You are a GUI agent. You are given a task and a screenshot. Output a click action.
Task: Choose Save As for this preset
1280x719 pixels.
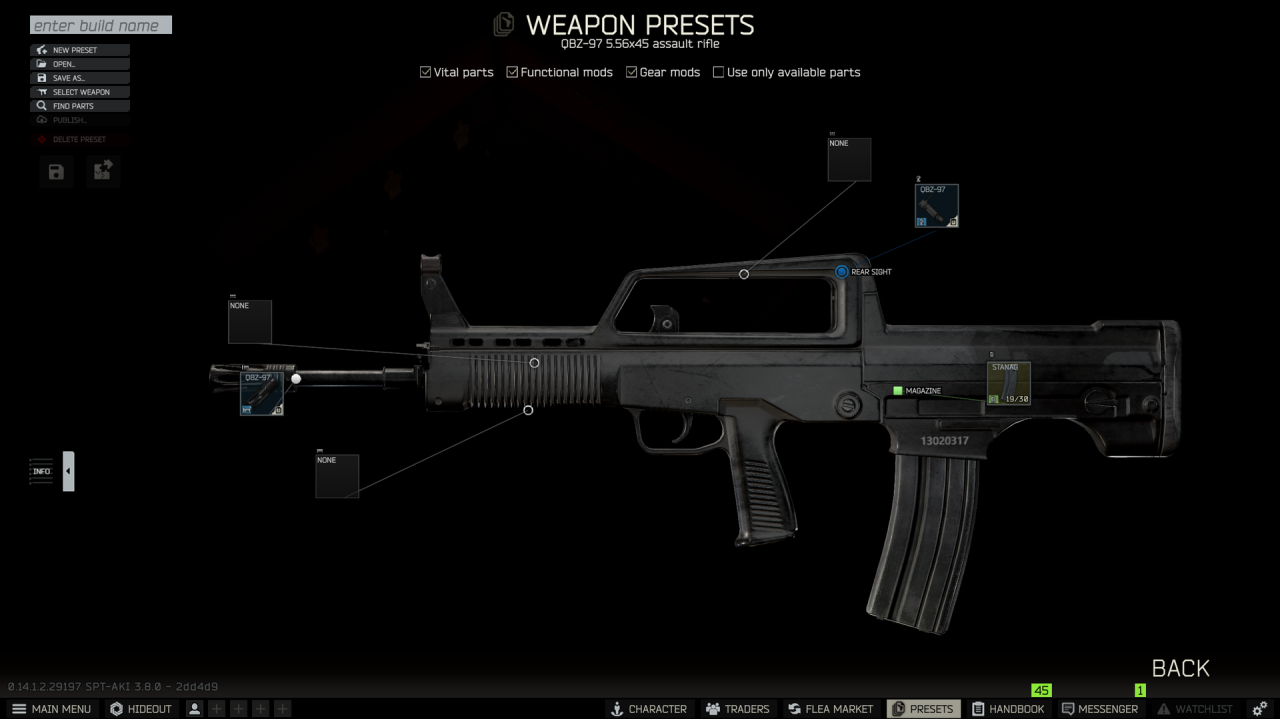click(80, 78)
